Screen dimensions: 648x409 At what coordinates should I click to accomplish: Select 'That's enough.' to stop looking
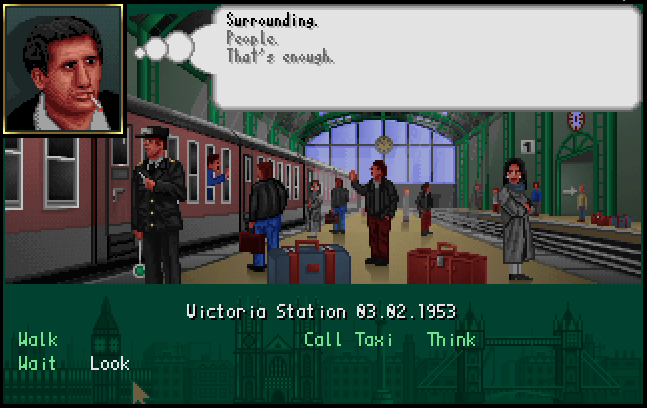point(280,56)
